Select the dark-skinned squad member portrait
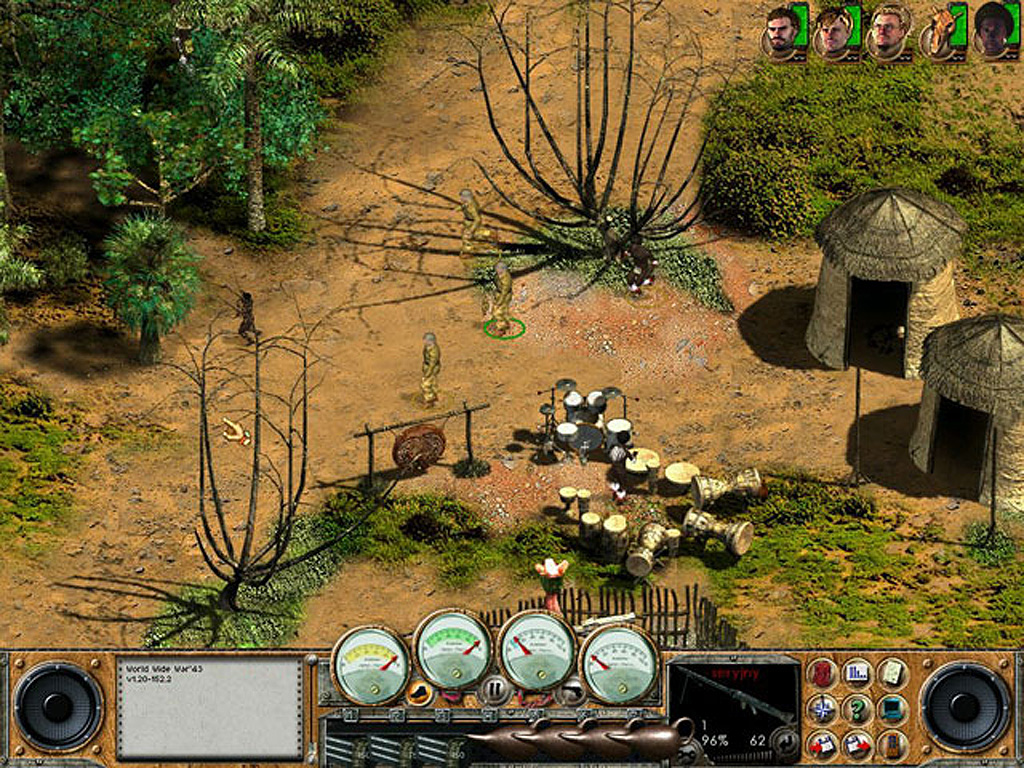This screenshot has height=768, width=1024. coord(993,31)
